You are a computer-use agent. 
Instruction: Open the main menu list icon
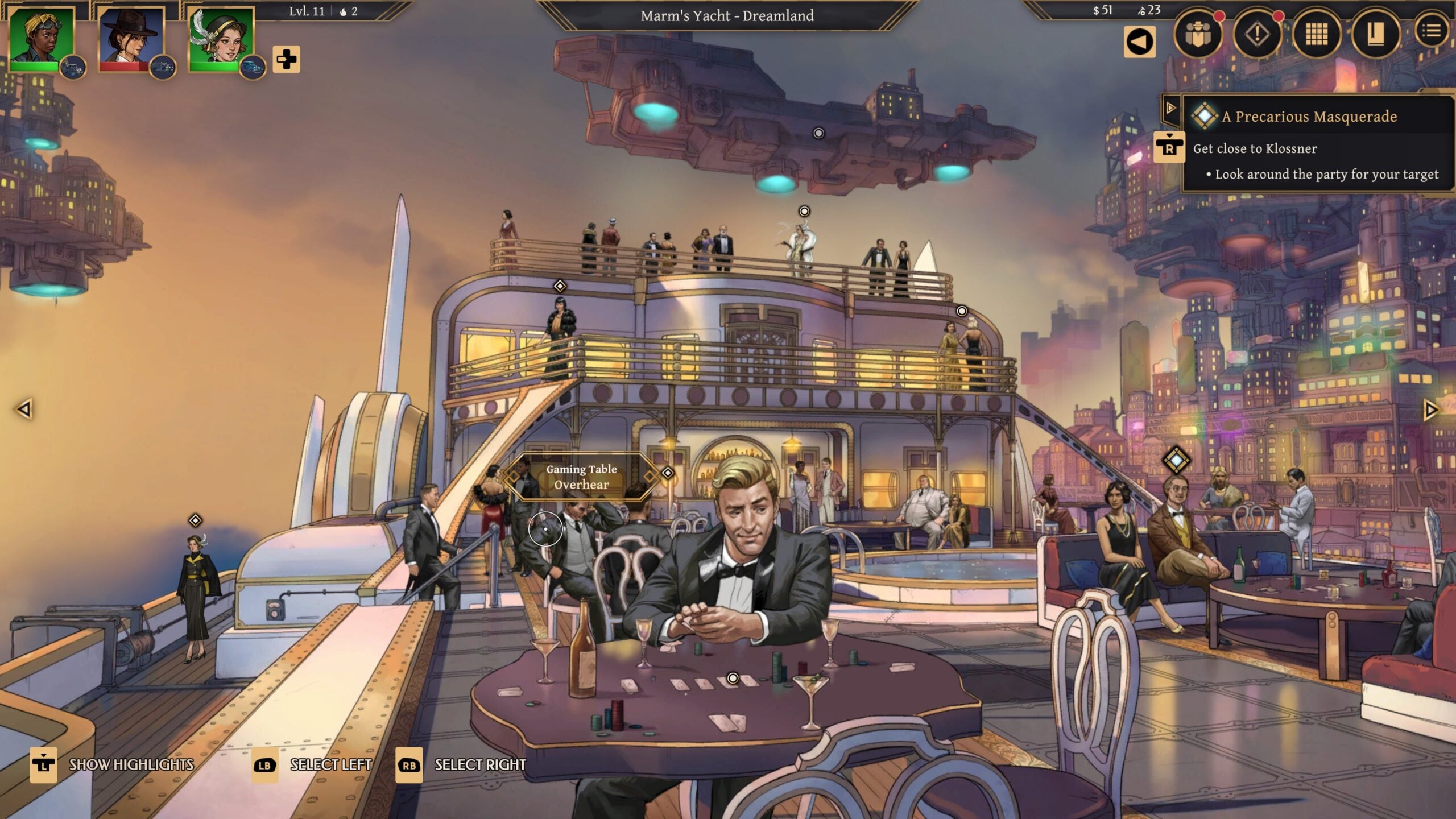pos(1432,32)
